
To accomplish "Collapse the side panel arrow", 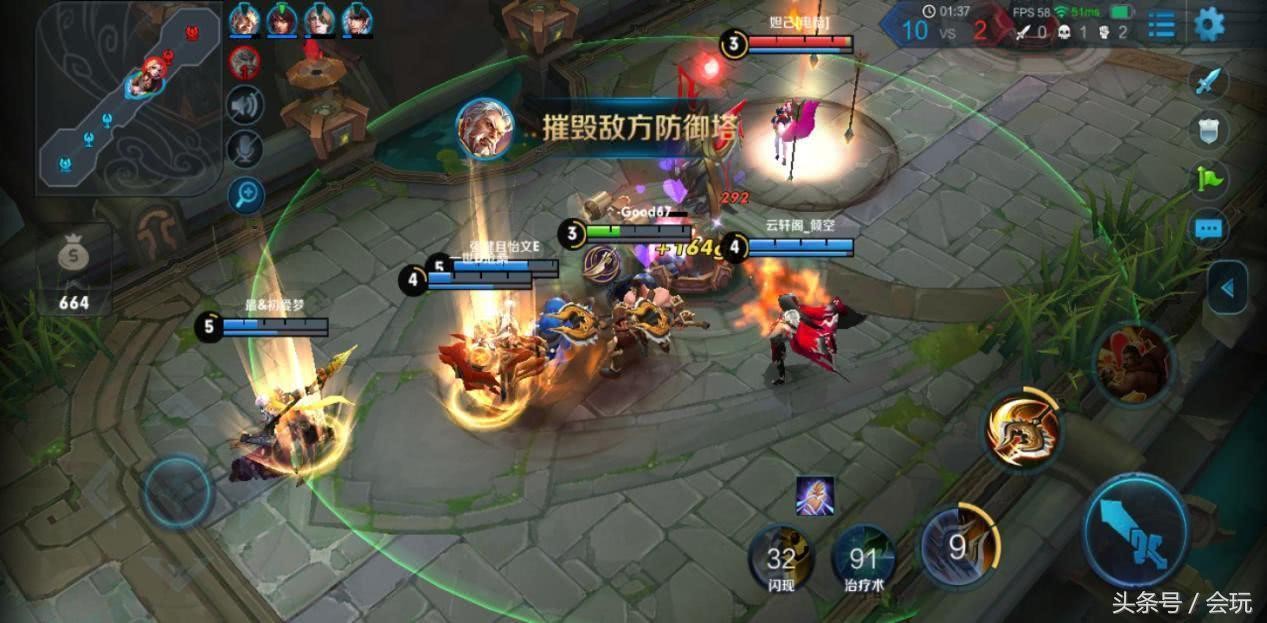I will (1228, 288).
